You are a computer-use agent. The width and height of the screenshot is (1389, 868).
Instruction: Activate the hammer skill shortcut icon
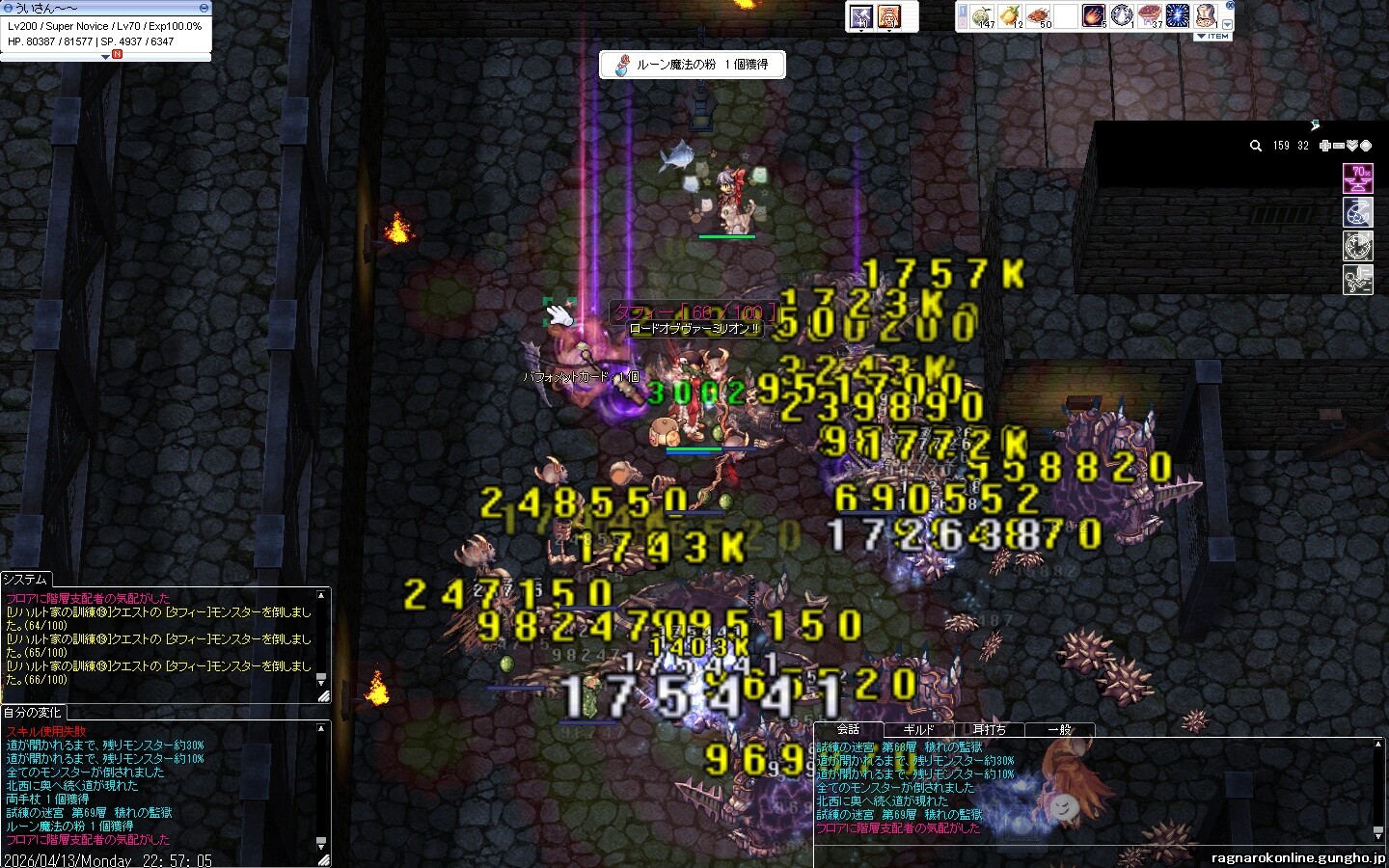point(860,16)
